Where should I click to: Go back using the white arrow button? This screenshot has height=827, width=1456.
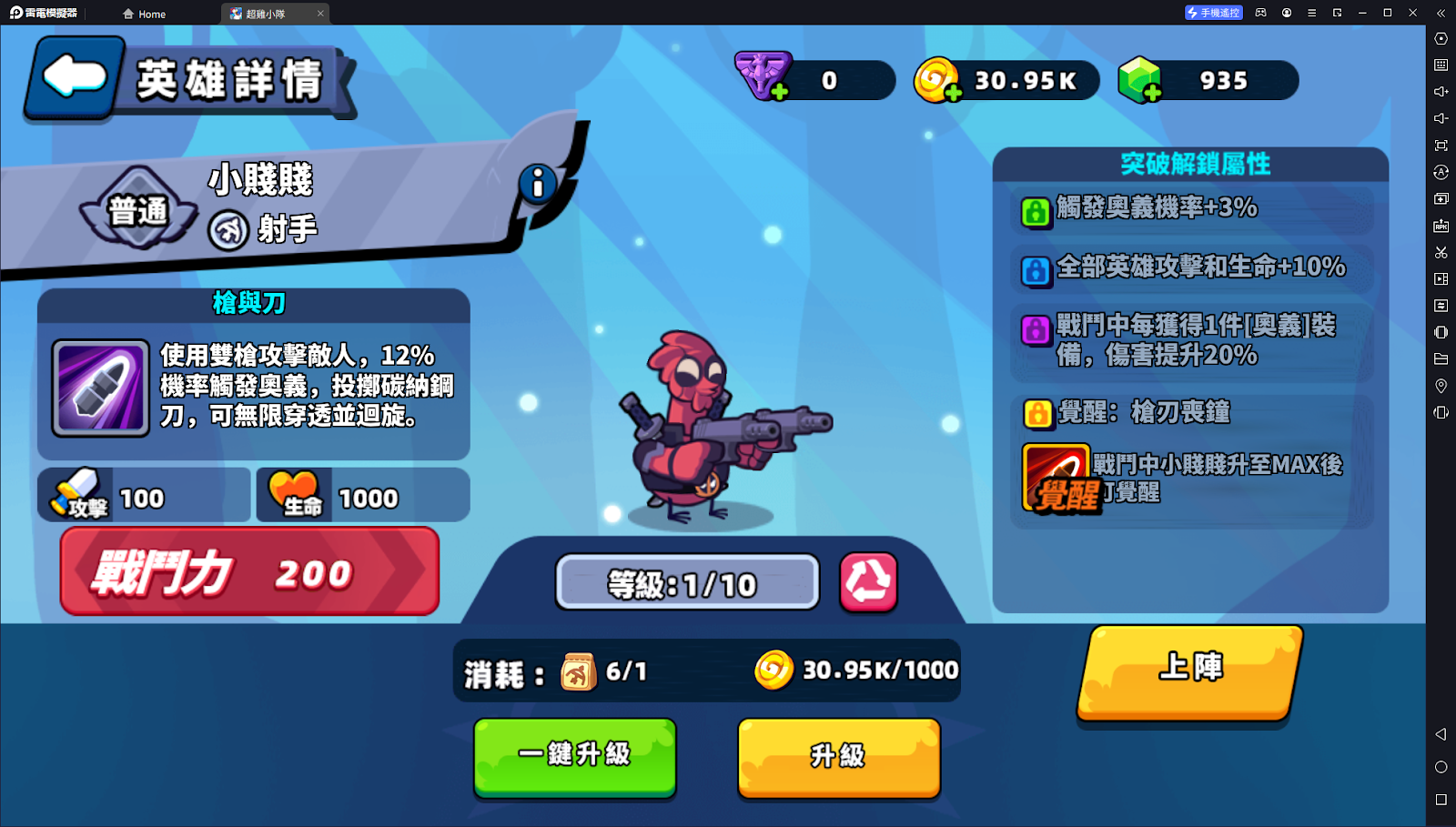tap(75, 76)
